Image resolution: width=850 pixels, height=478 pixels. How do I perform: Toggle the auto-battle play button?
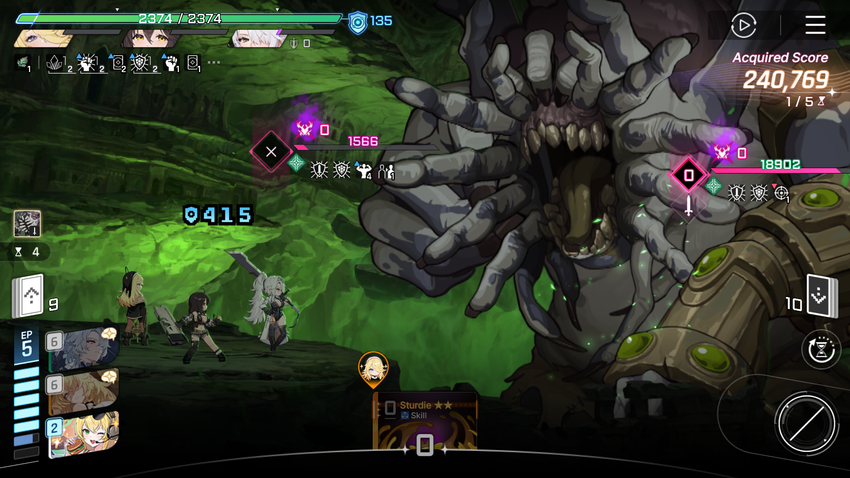[x=743, y=25]
